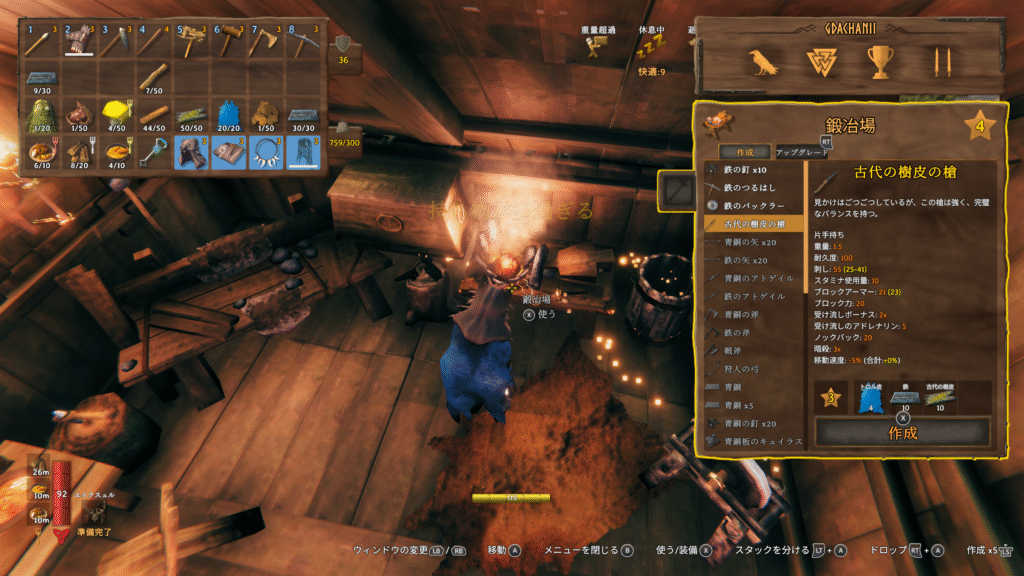The width and height of the screenshot is (1024, 576).
Task: Select the key item slot
Action: coord(155,151)
